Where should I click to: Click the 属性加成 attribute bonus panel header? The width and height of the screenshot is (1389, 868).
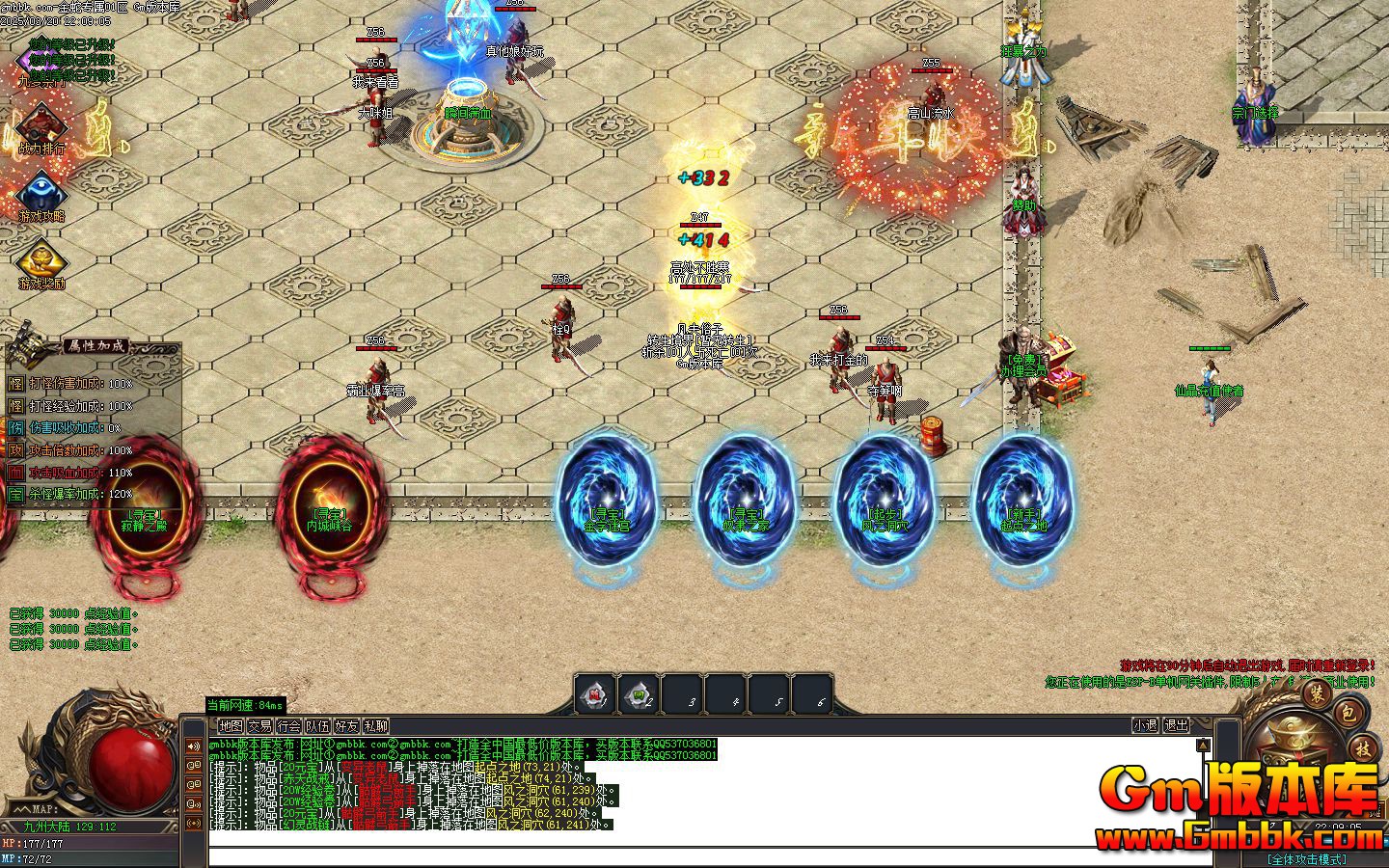95,346
